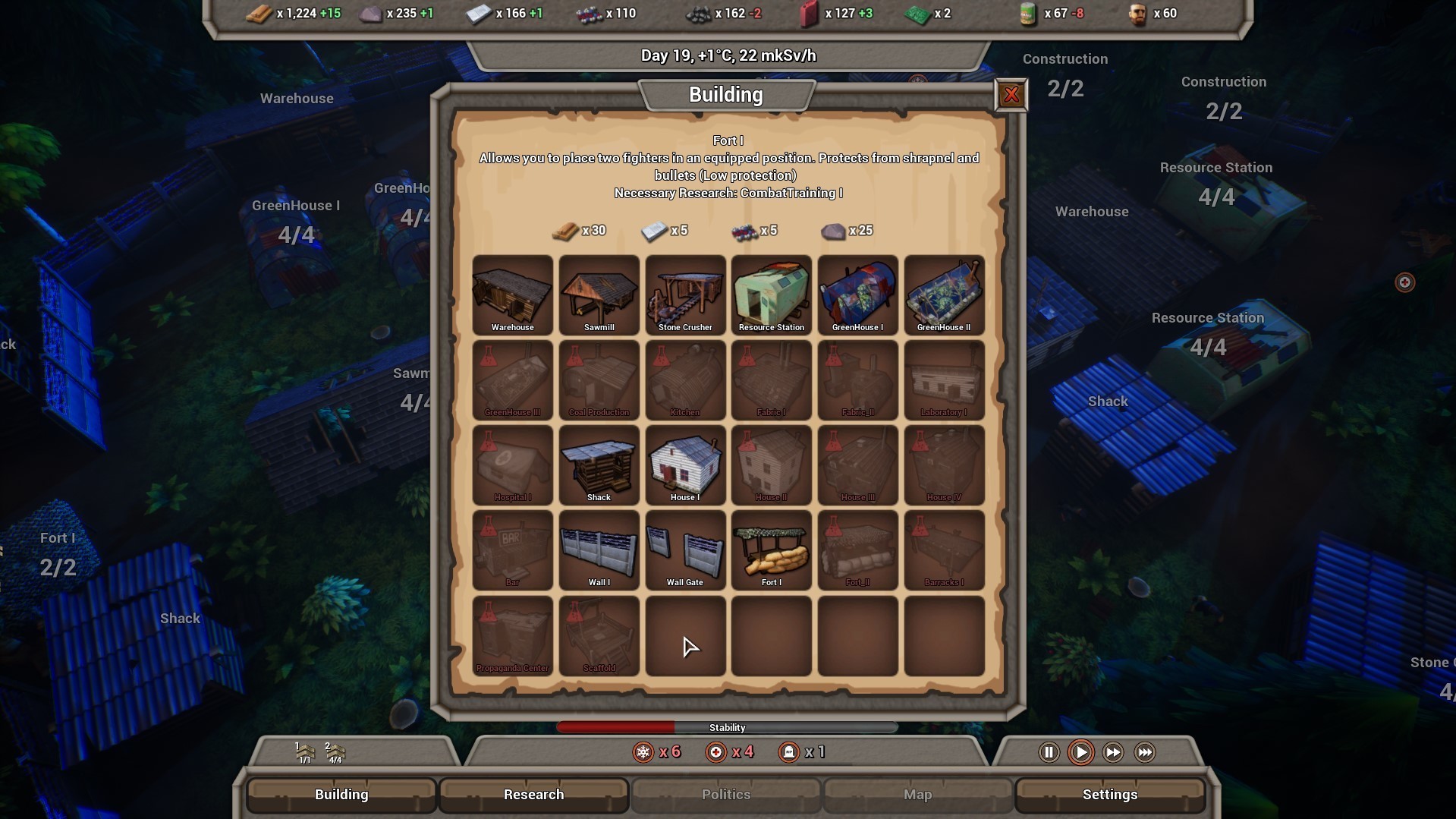Screen dimensions: 1456x819
Task: Close the Building window
Action: coord(1011,94)
